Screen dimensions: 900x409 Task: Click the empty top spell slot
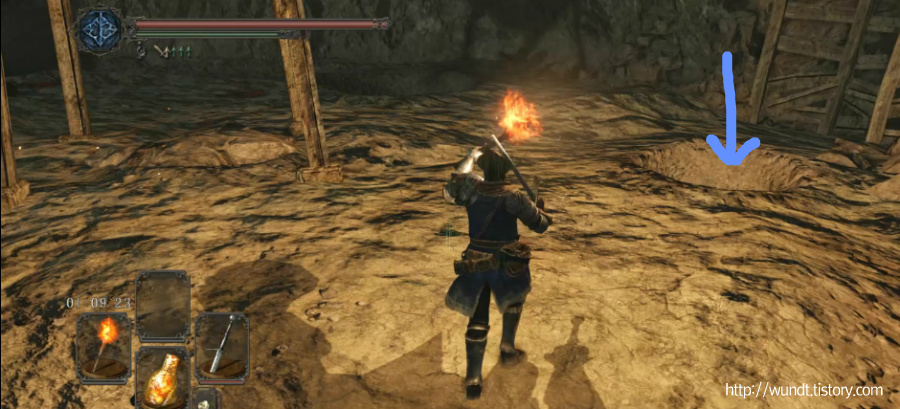(x=162, y=307)
